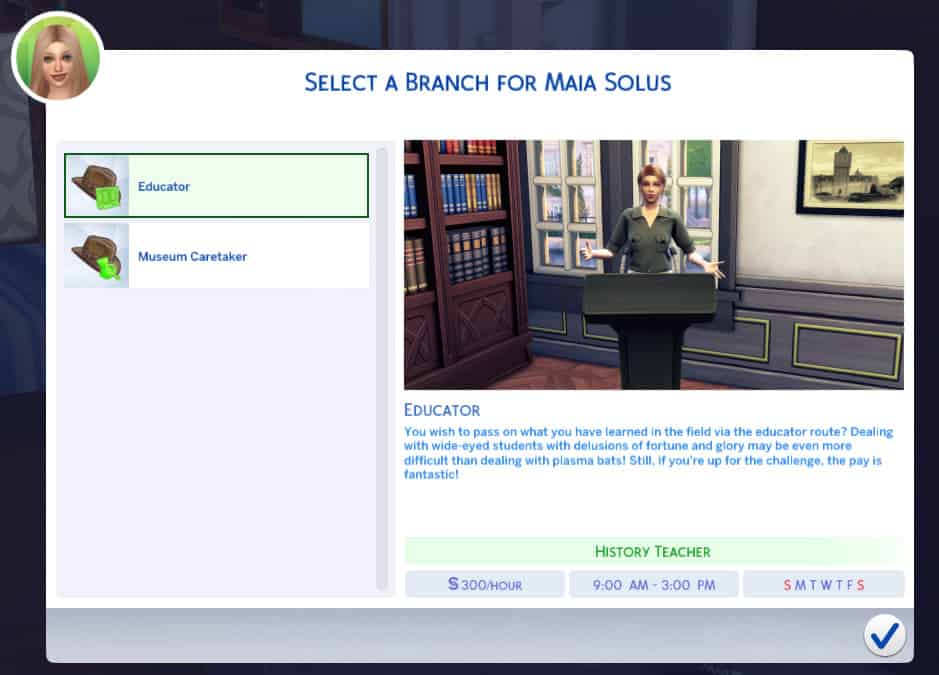The height and width of the screenshot is (675, 939).
Task: Confirm branch selection with the checkmark button
Action: point(884,635)
